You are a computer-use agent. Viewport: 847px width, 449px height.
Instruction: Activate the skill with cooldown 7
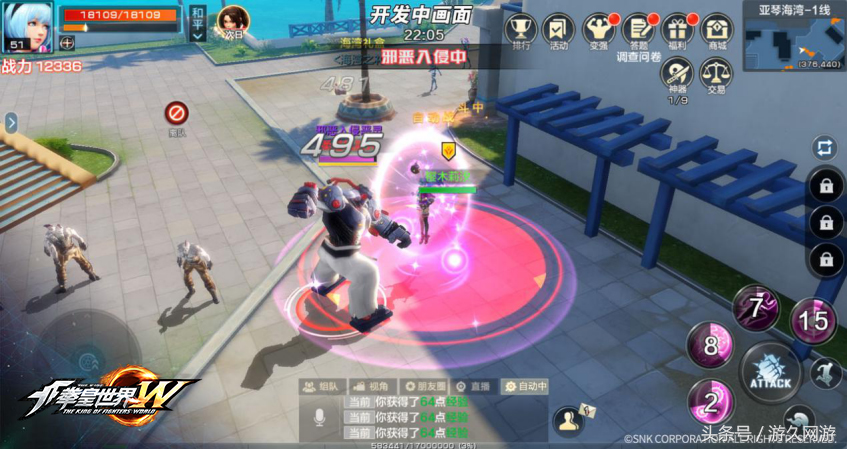pos(757,307)
